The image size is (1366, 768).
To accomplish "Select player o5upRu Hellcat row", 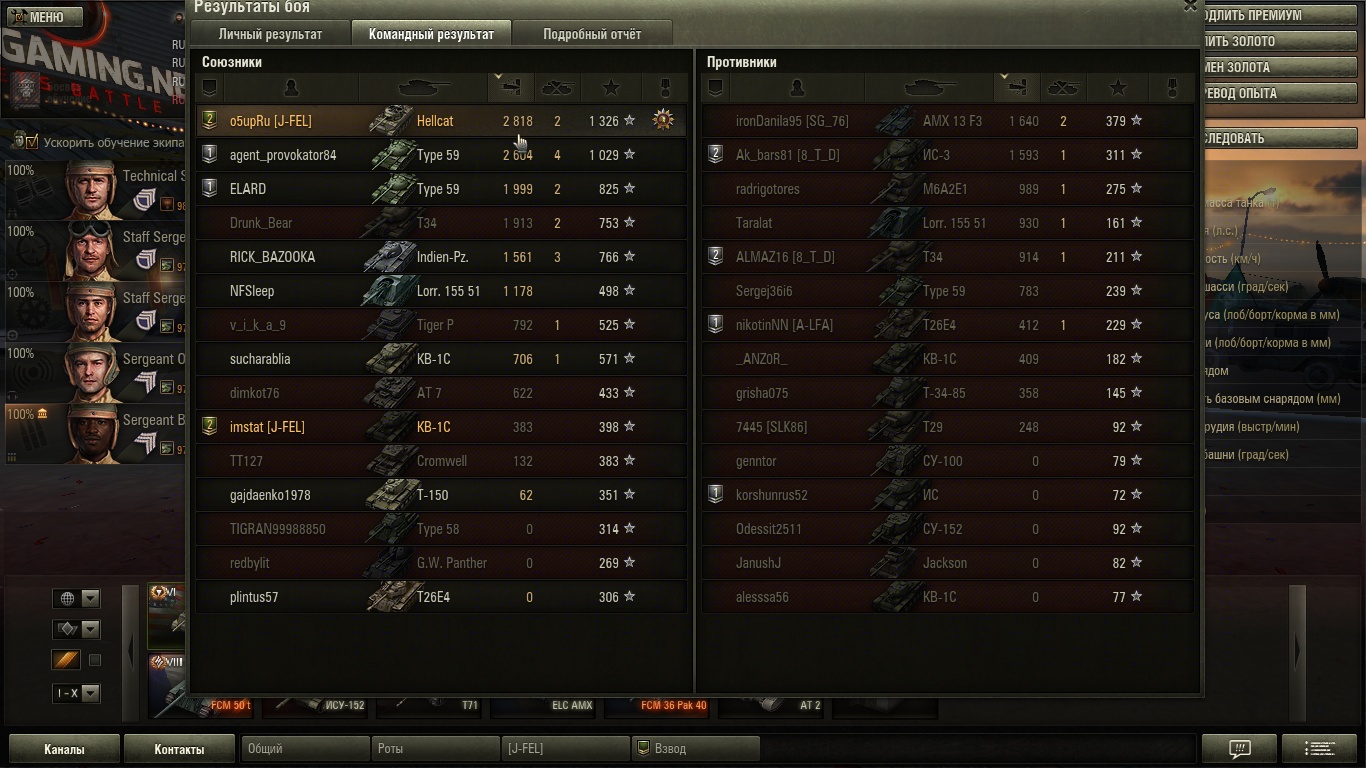I will [440, 121].
